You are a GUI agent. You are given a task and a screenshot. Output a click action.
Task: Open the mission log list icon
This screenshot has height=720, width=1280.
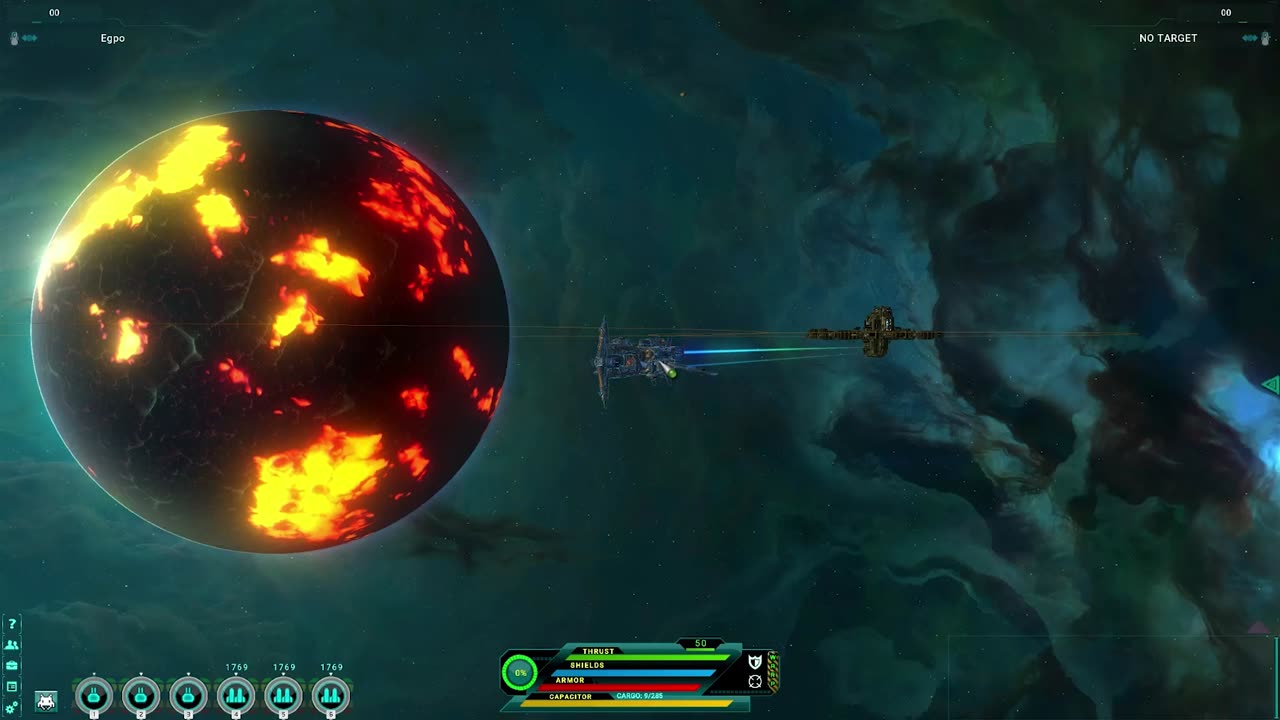(x=12, y=686)
